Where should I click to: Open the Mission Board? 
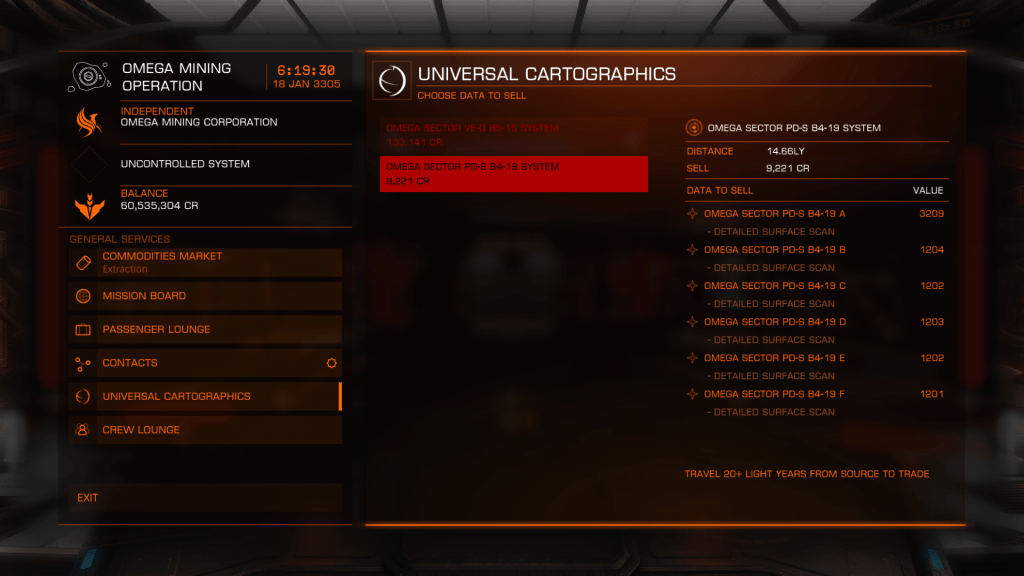click(205, 296)
